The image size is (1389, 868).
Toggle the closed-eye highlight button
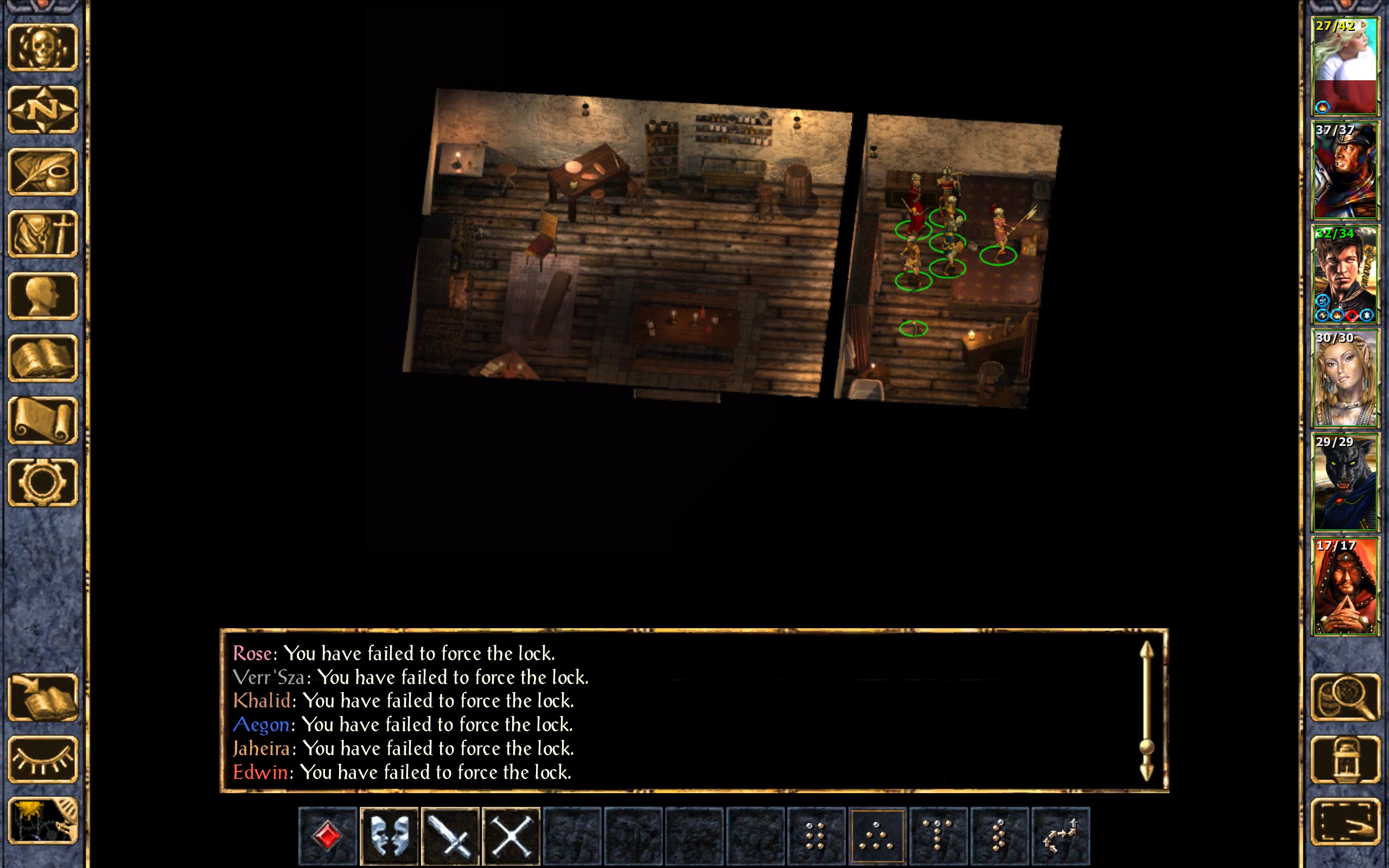point(43,759)
